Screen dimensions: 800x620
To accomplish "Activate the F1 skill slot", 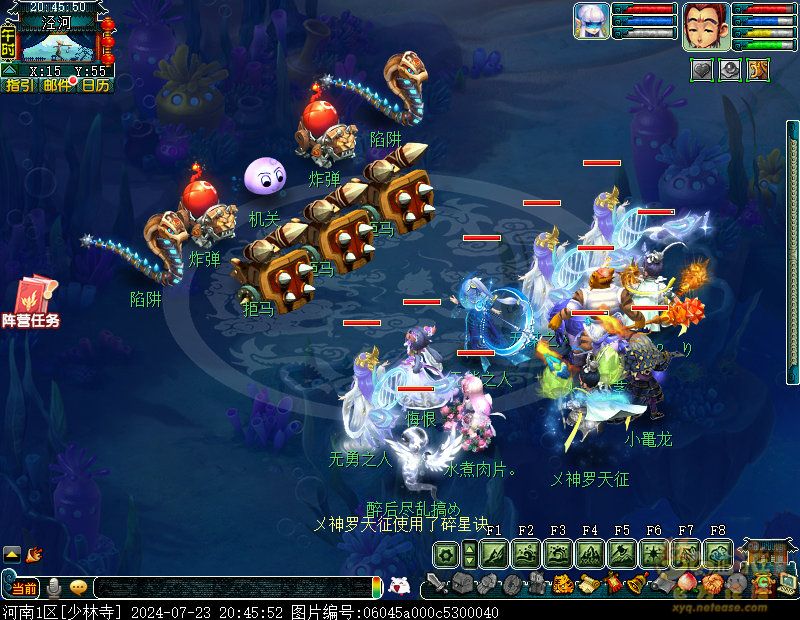I will pos(494,554).
